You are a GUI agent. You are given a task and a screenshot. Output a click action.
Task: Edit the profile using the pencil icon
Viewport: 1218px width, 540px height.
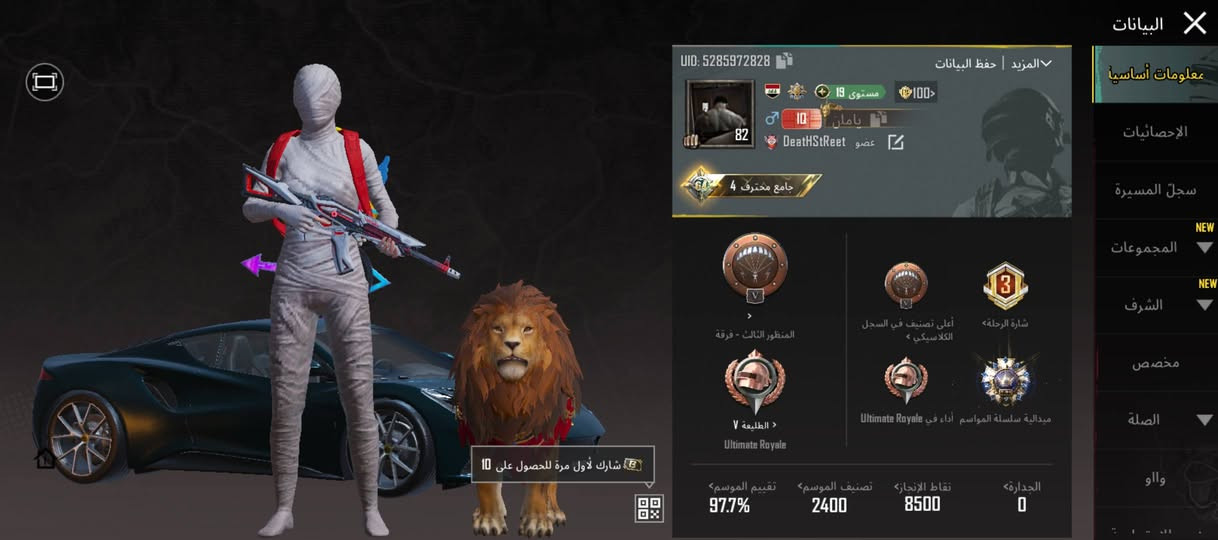coord(895,142)
